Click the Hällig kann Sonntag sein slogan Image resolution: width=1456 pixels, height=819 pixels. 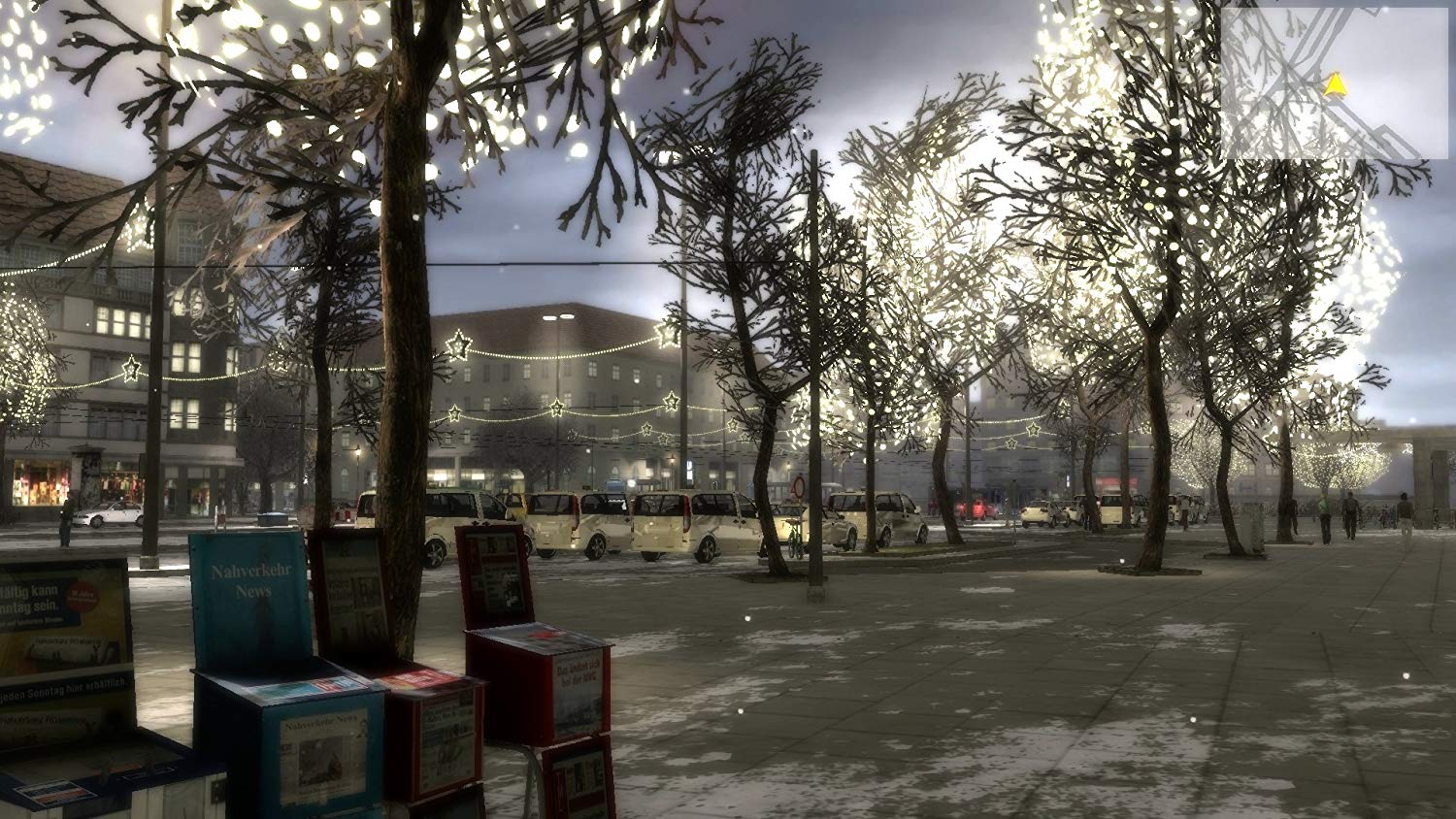32,596
